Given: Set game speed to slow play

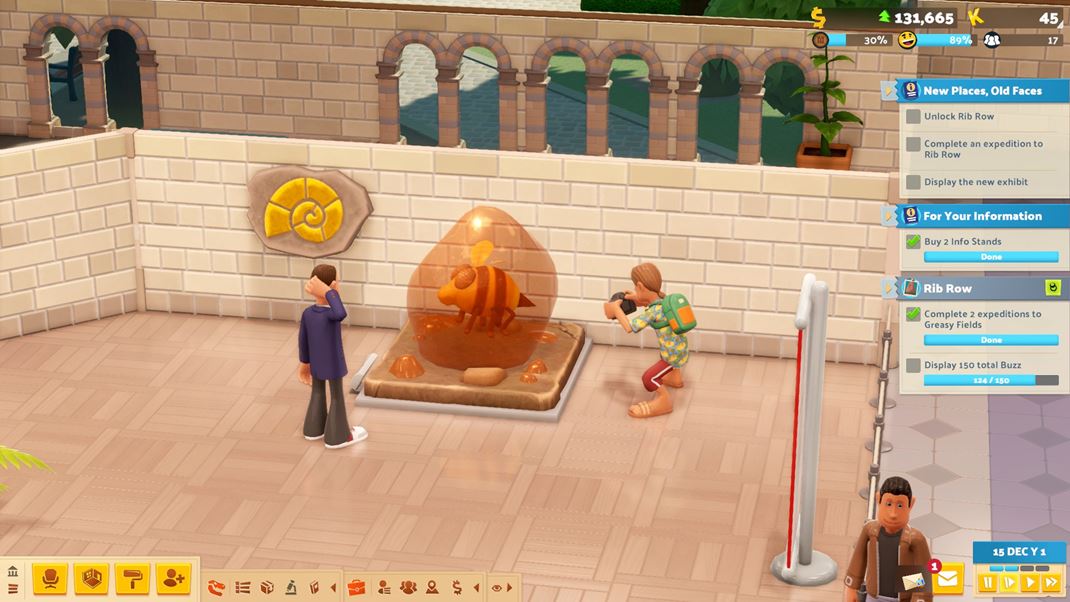Looking at the screenshot, I should [1009, 582].
